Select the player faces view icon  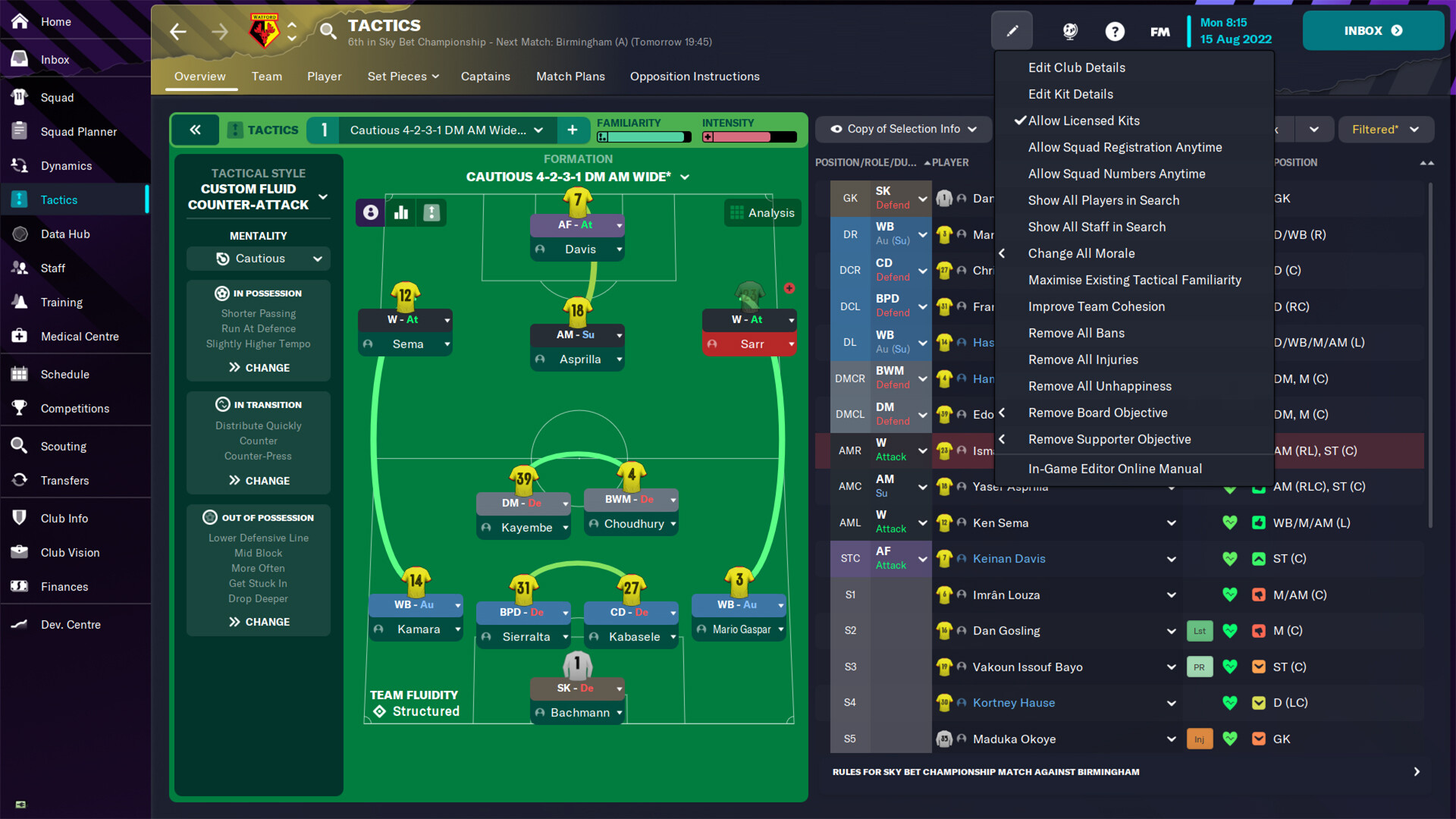(x=369, y=213)
